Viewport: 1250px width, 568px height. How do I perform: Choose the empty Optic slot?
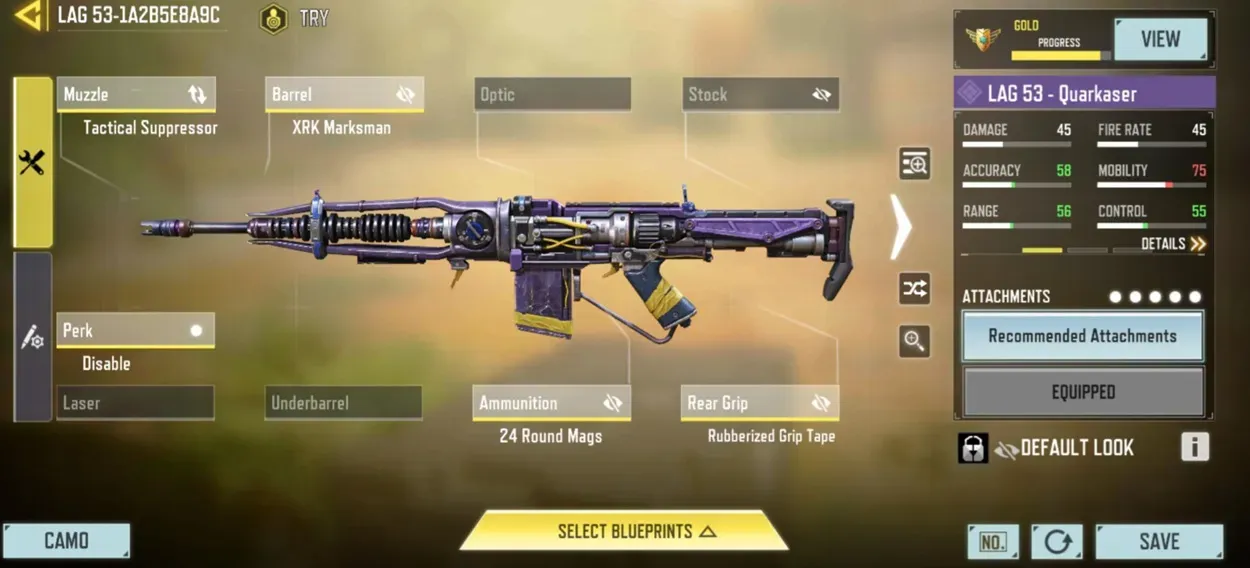point(552,95)
